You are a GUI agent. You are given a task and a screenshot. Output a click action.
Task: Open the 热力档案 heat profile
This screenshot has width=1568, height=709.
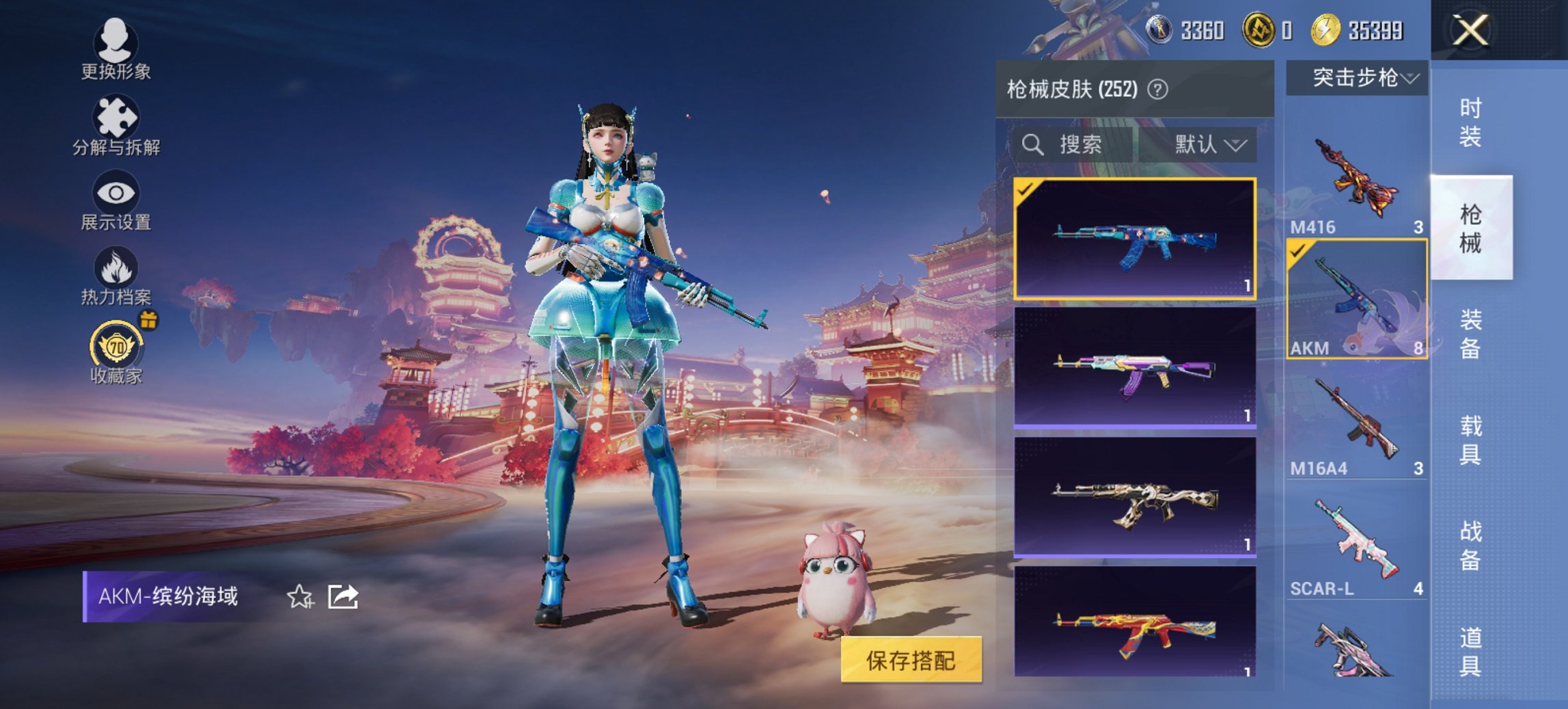tap(116, 280)
